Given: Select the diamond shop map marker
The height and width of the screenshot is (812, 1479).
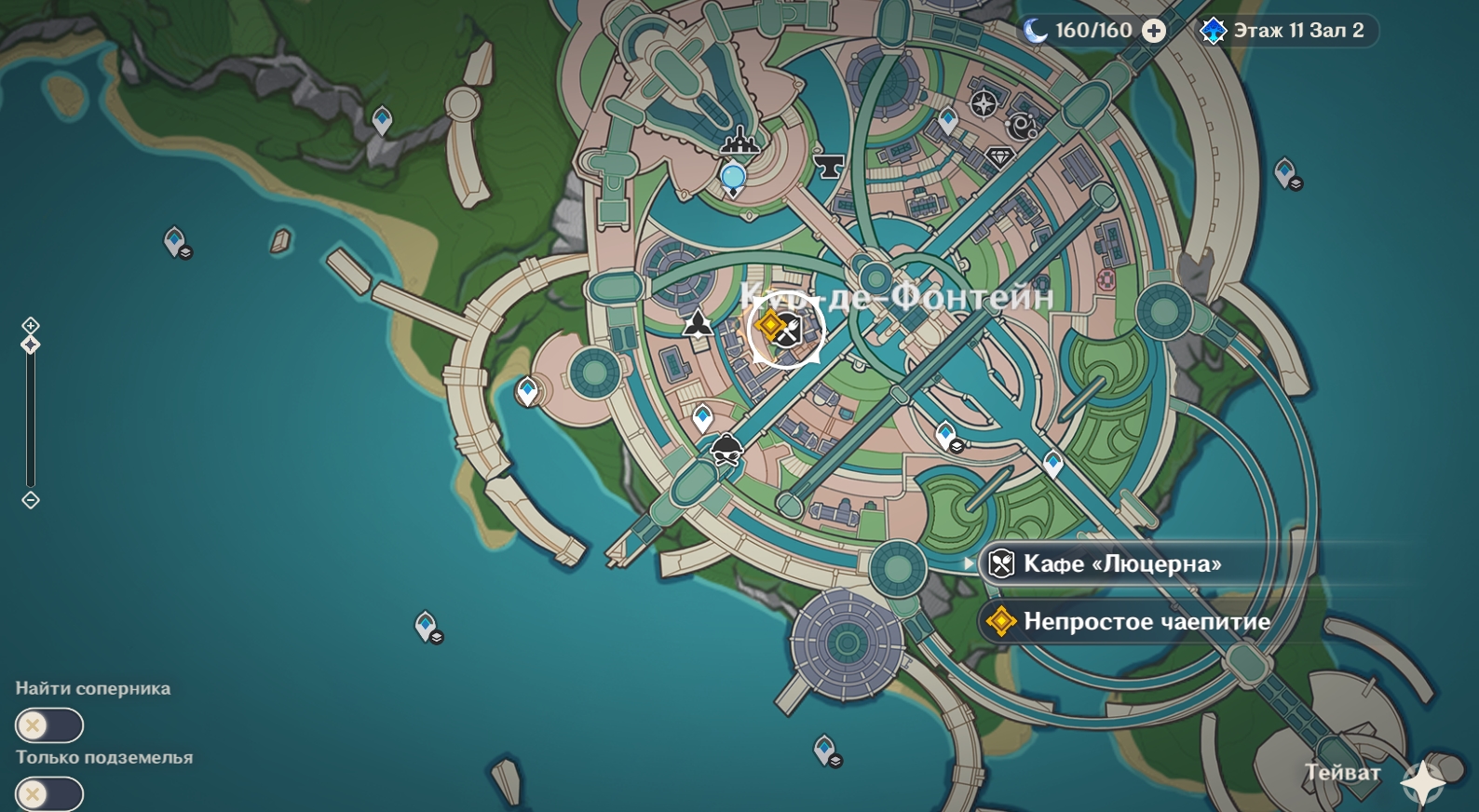Looking at the screenshot, I should coord(999,156).
